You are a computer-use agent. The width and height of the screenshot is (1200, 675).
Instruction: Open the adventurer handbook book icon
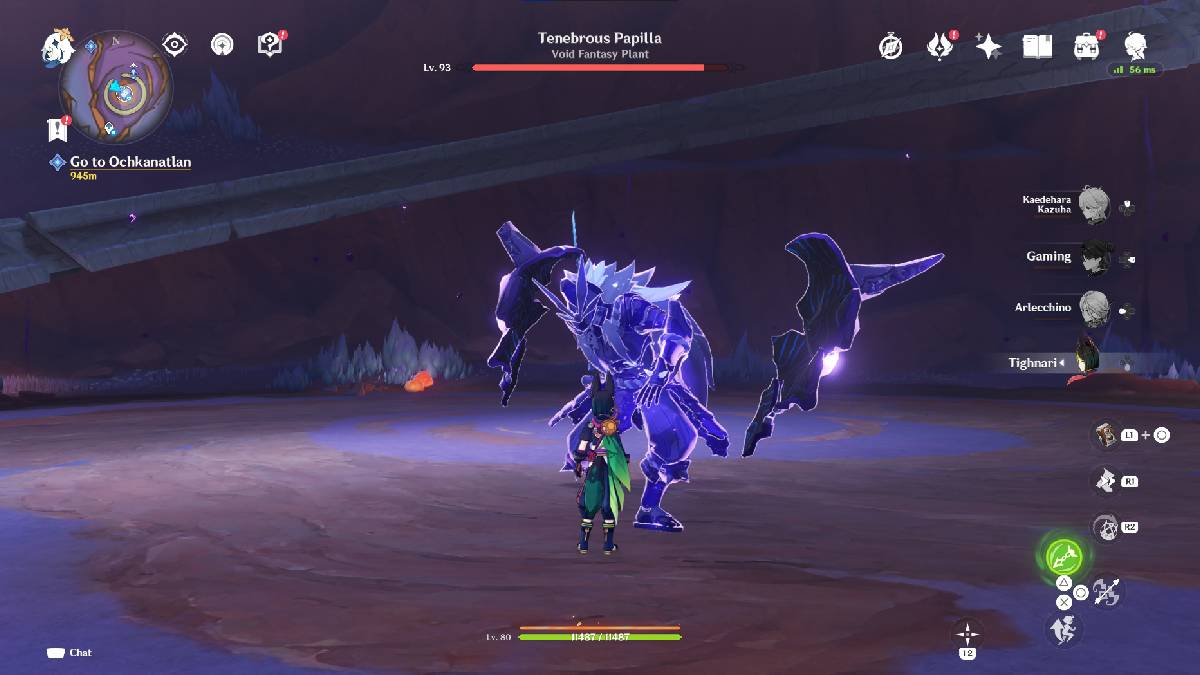pos(1037,46)
